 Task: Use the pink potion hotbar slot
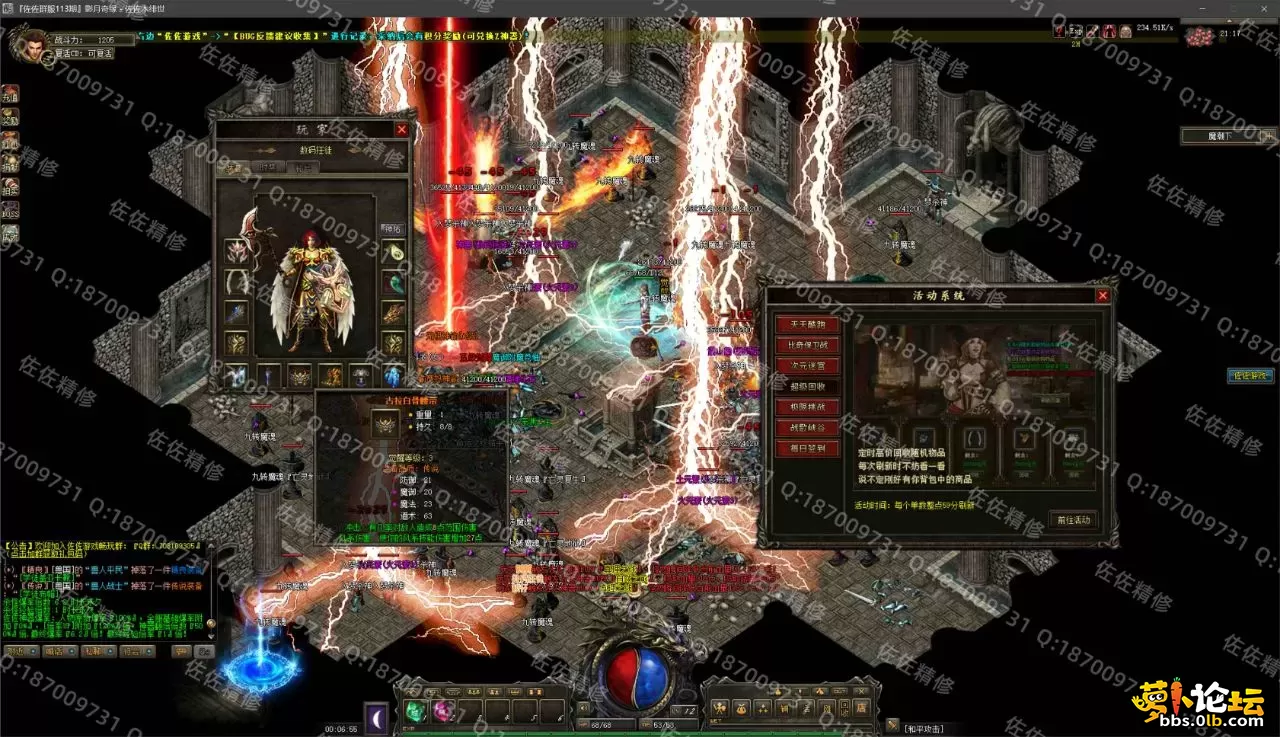pyautogui.click(x=441, y=711)
